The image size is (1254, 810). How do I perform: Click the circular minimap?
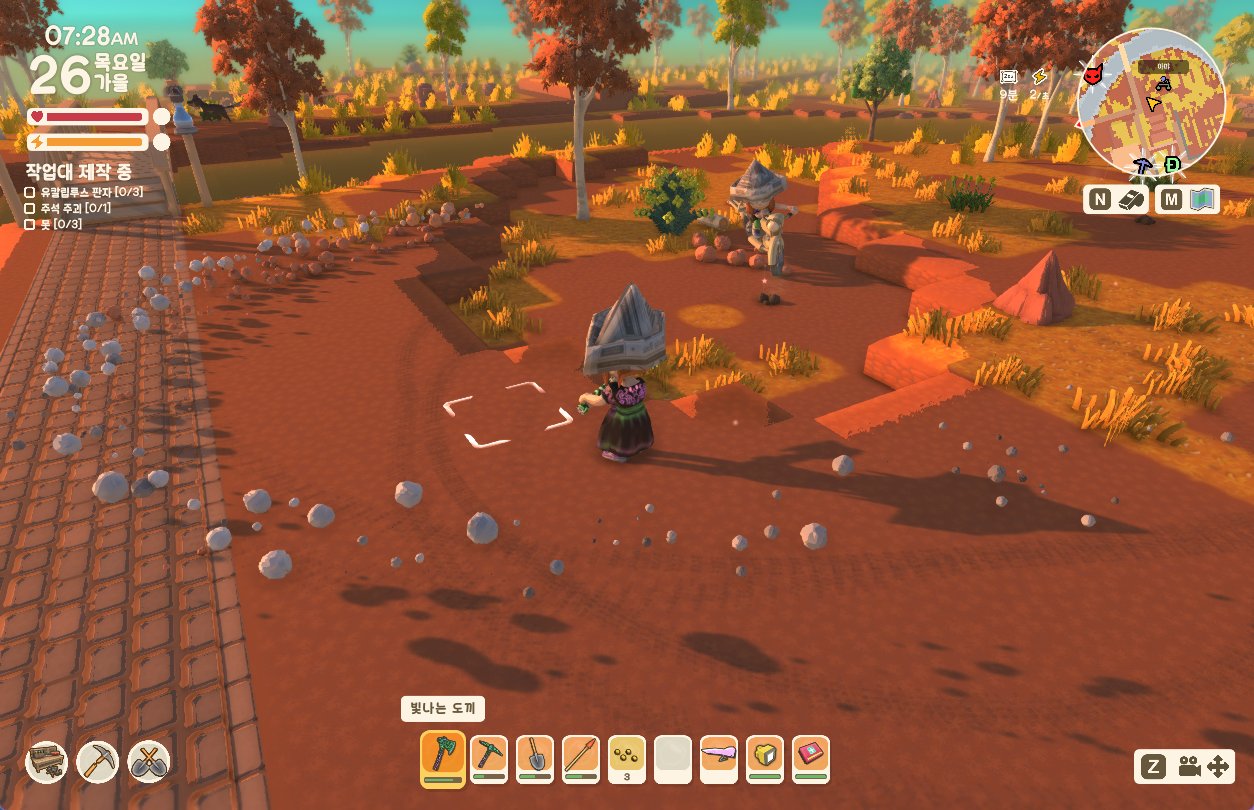click(x=1150, y=102)
